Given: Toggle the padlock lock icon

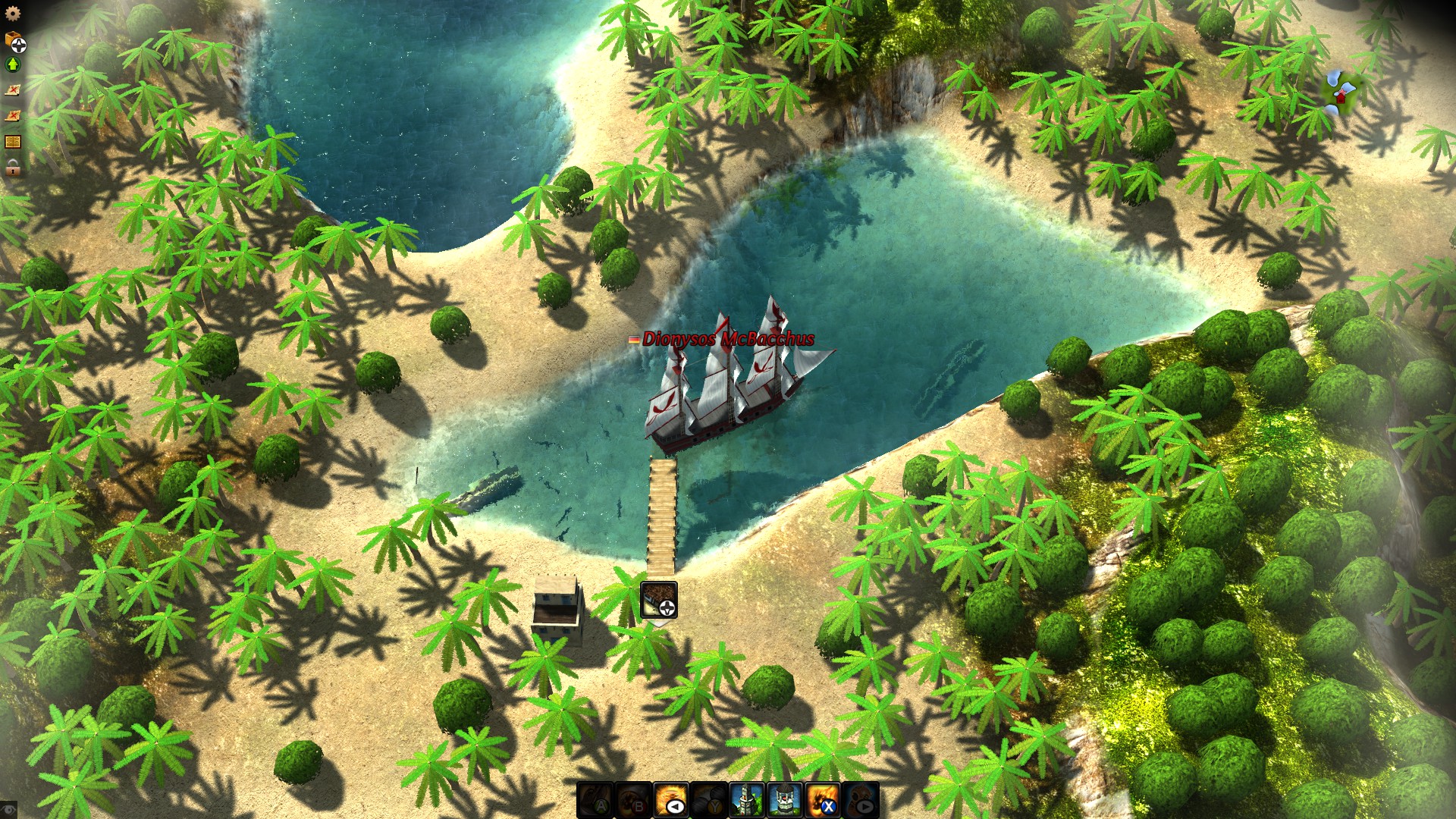Looking at the screenshot, I should (x=11, y=166).
